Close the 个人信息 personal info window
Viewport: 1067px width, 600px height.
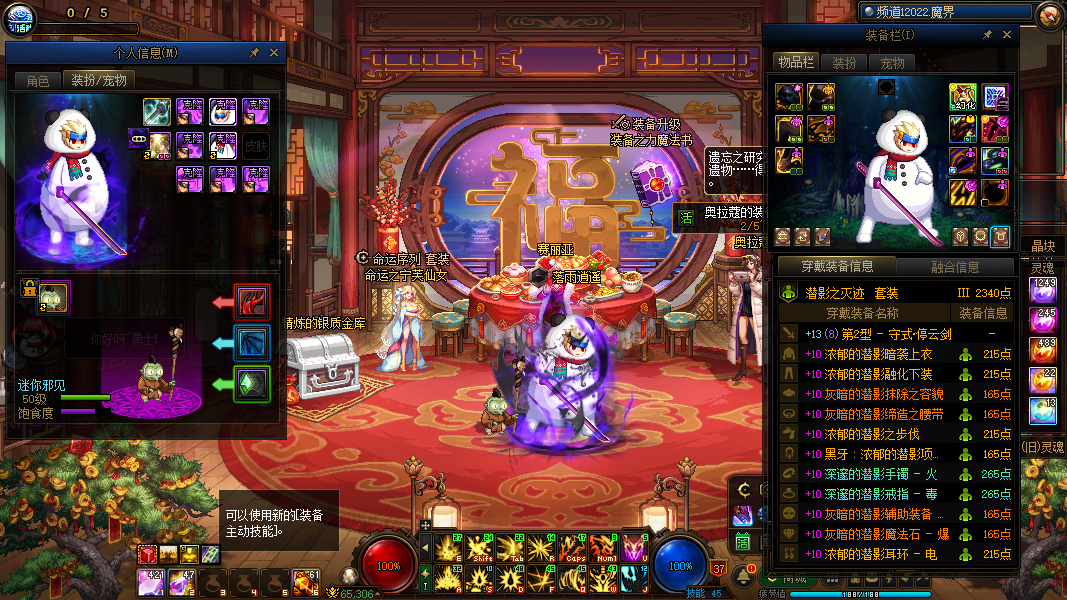274,53
